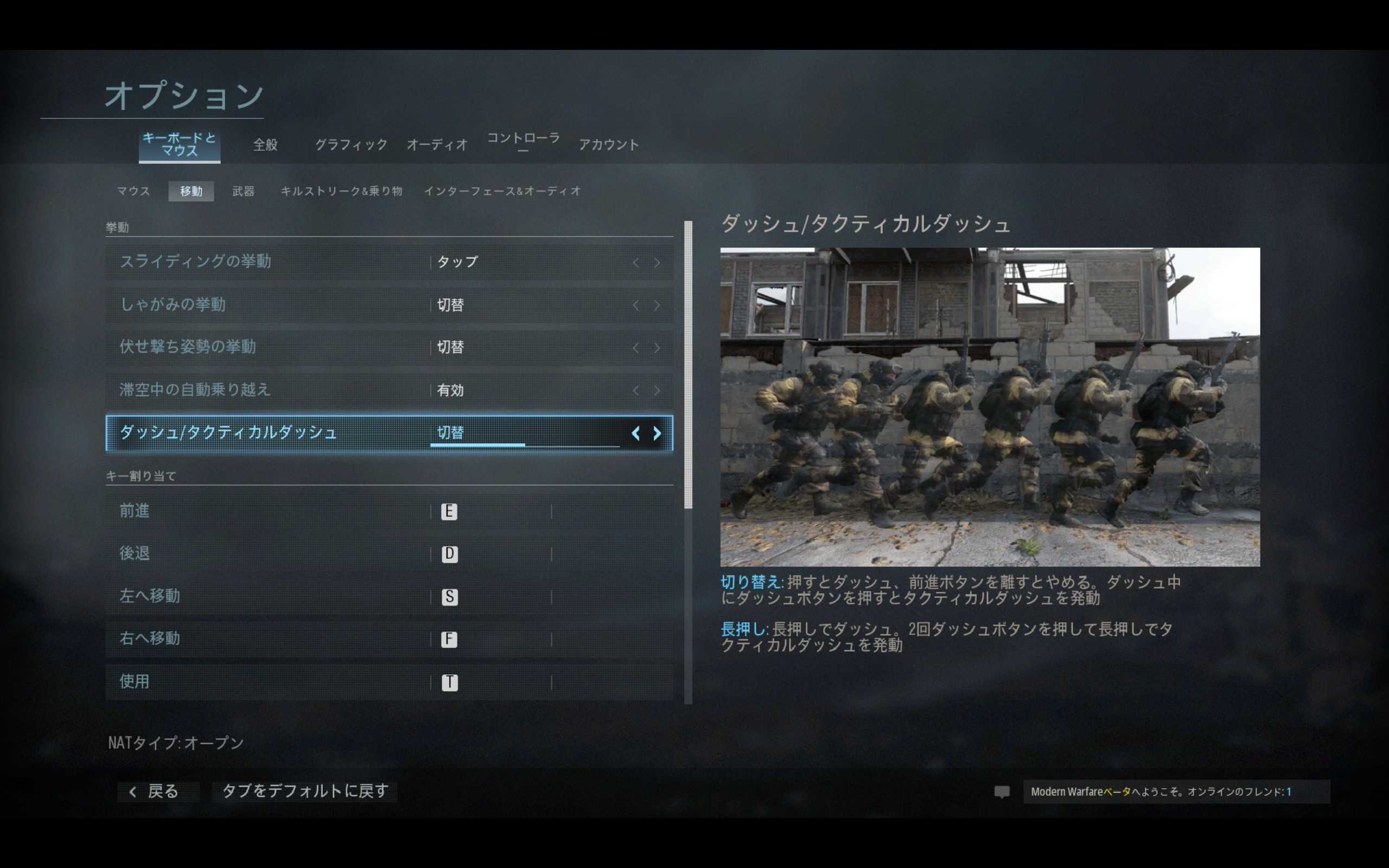The height and width of the screenshot is (868, 1389).
Task: Open the chat bubble icon
Action: pos(1002,792)
